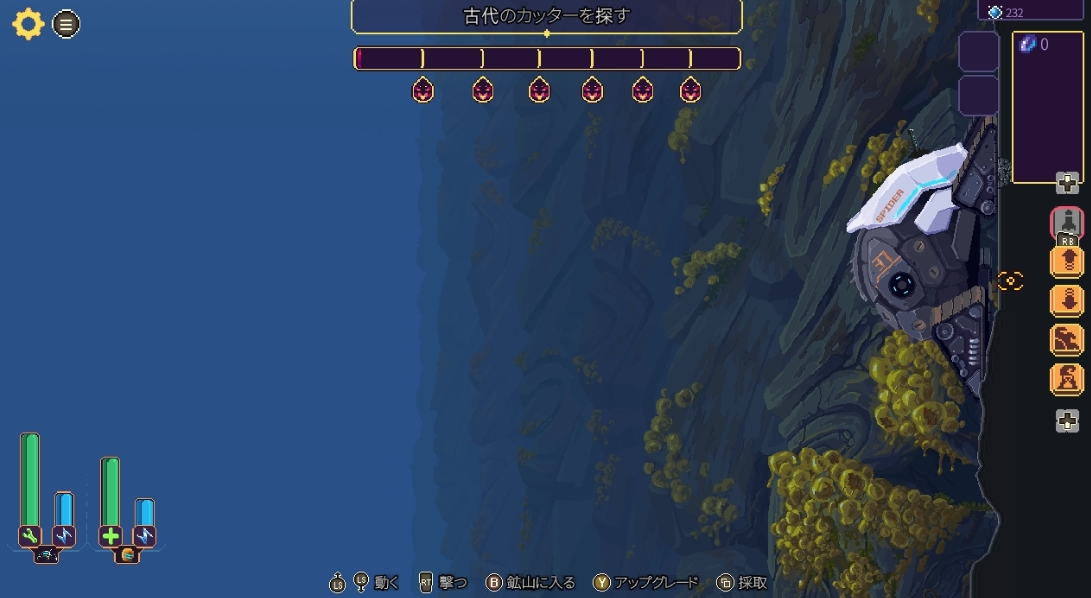Screen dimensions: 1091x598
Task: Open the blue crystal resource panel
Action: (1047, 107)
